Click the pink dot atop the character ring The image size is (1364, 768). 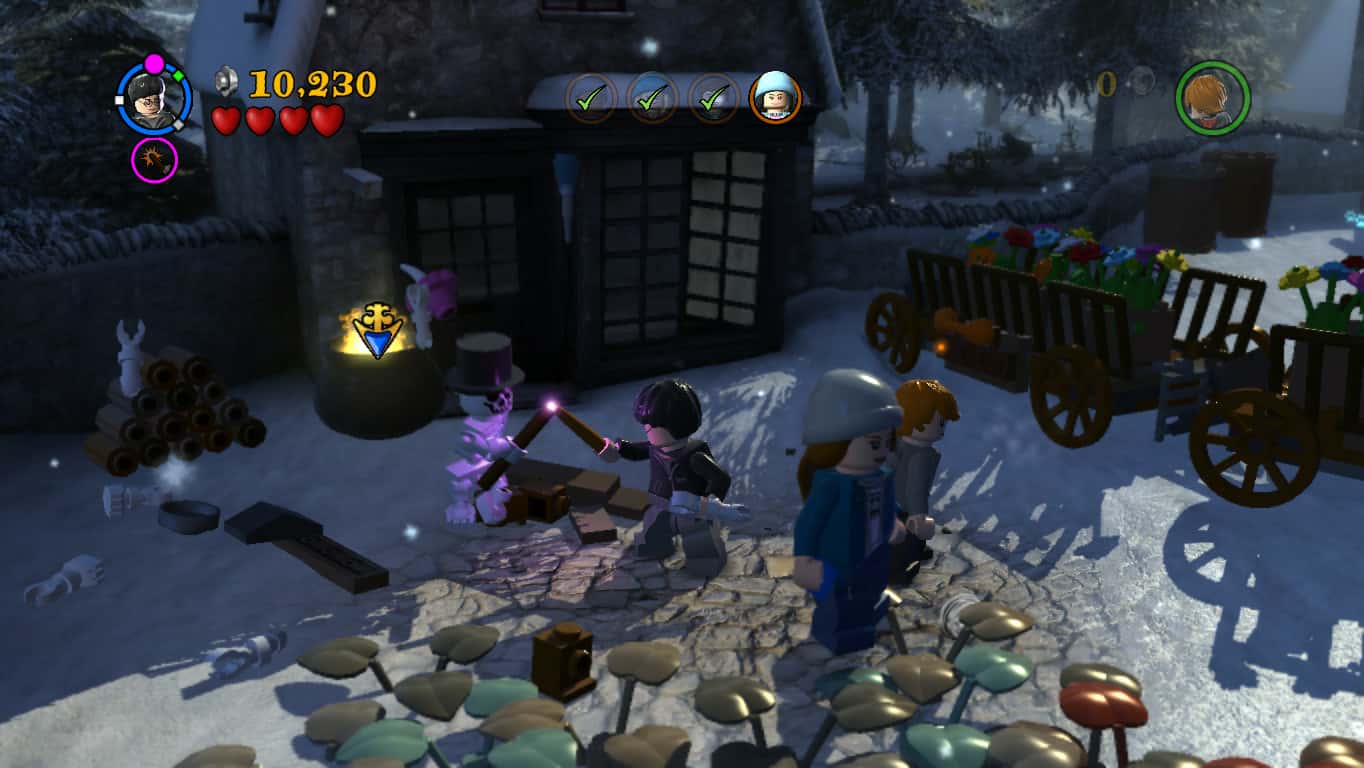(152, 62)
